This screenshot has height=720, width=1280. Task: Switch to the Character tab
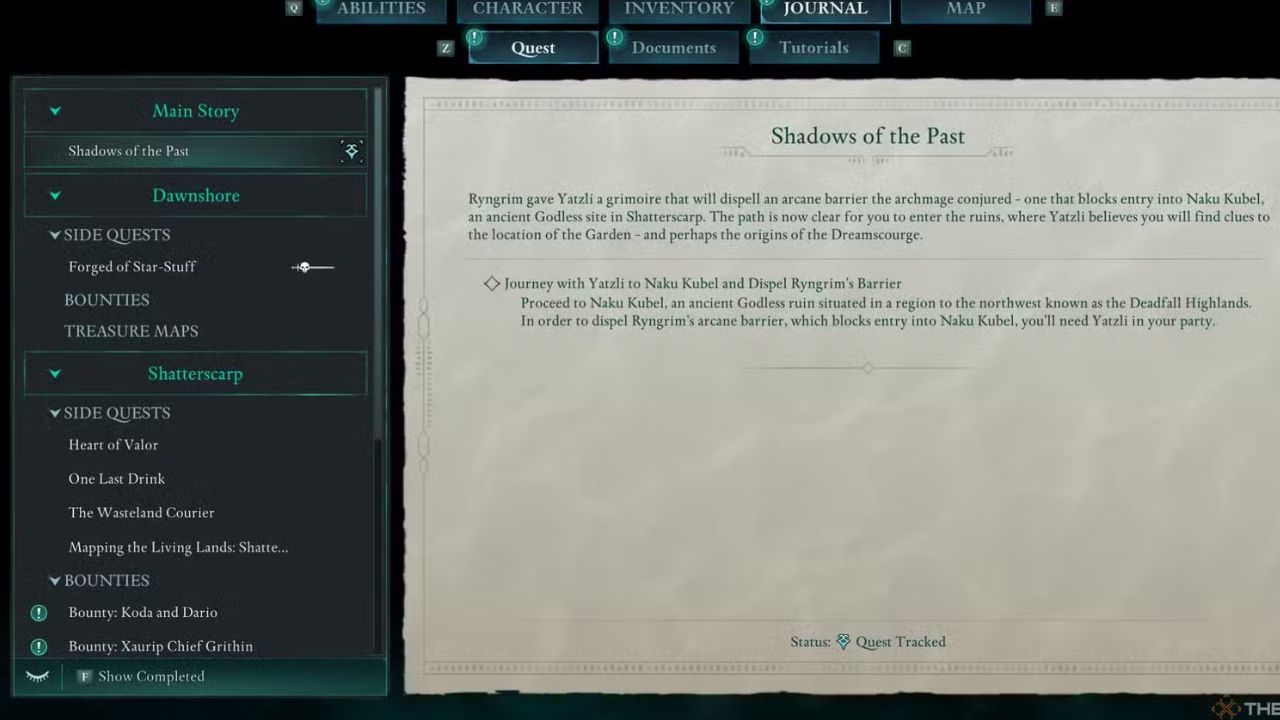pos(527,9)
